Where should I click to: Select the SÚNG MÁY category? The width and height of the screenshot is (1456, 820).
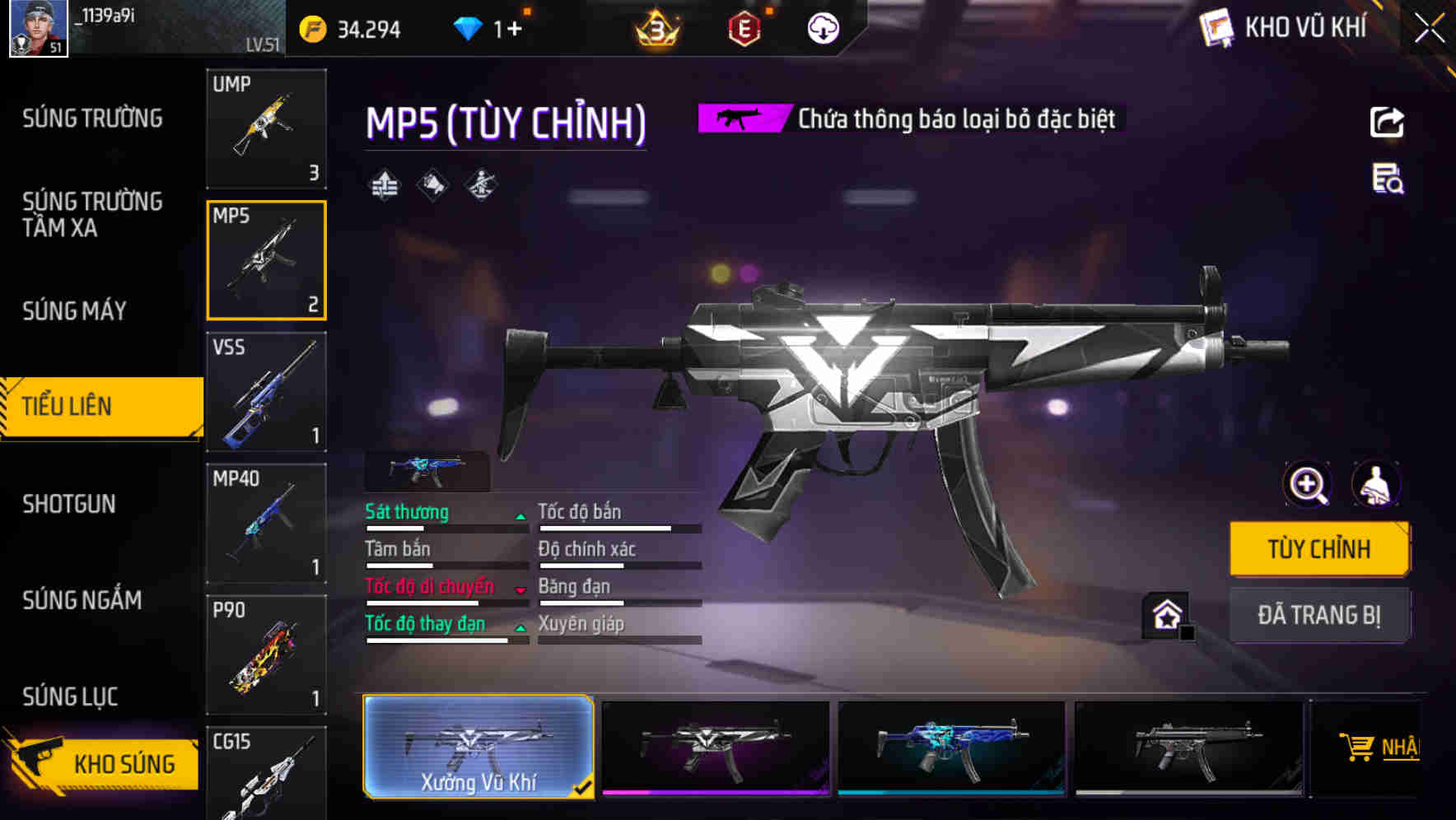[74, 311]
